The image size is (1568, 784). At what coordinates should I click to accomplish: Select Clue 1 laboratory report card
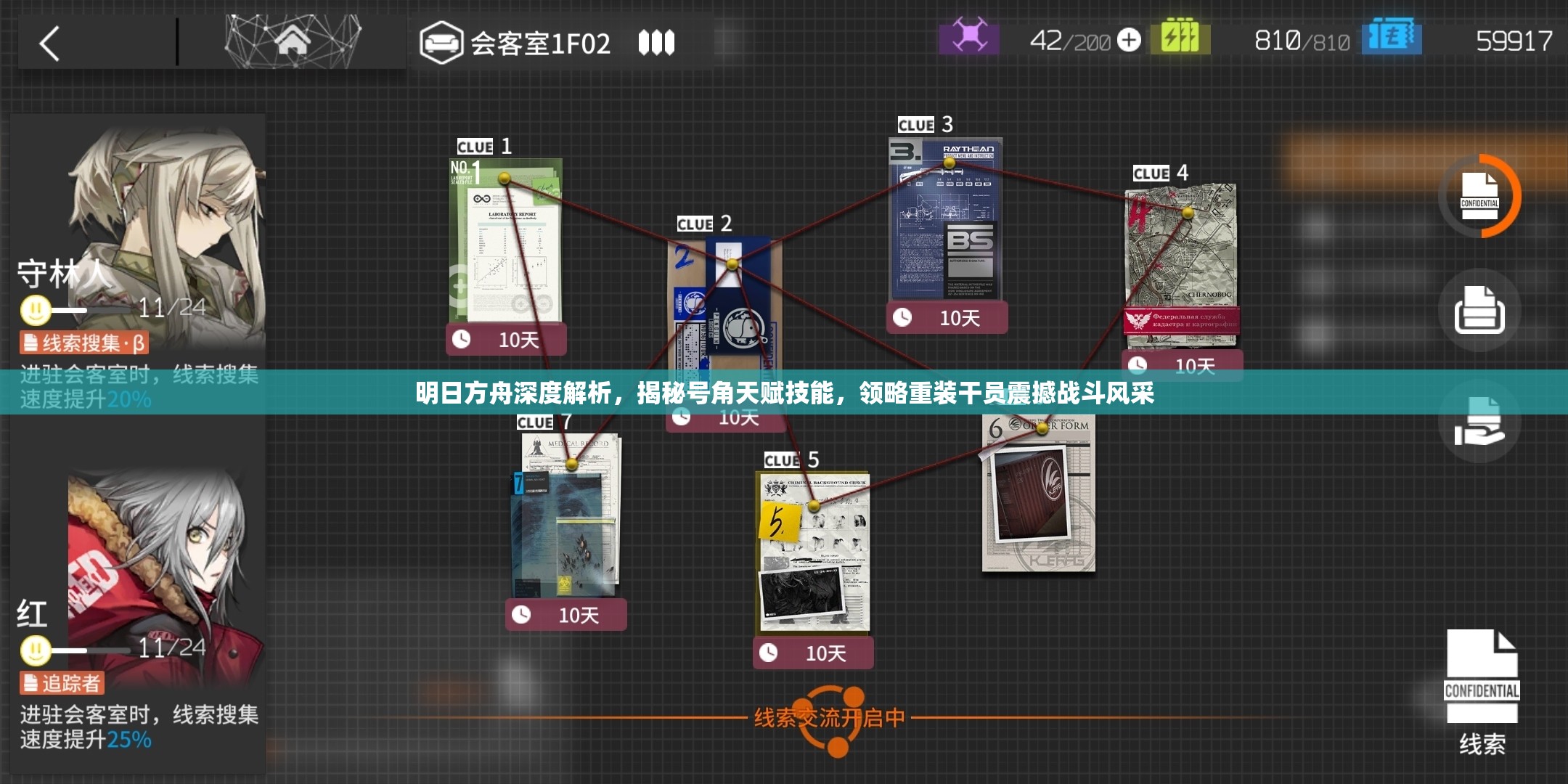(x=506, y=240)
